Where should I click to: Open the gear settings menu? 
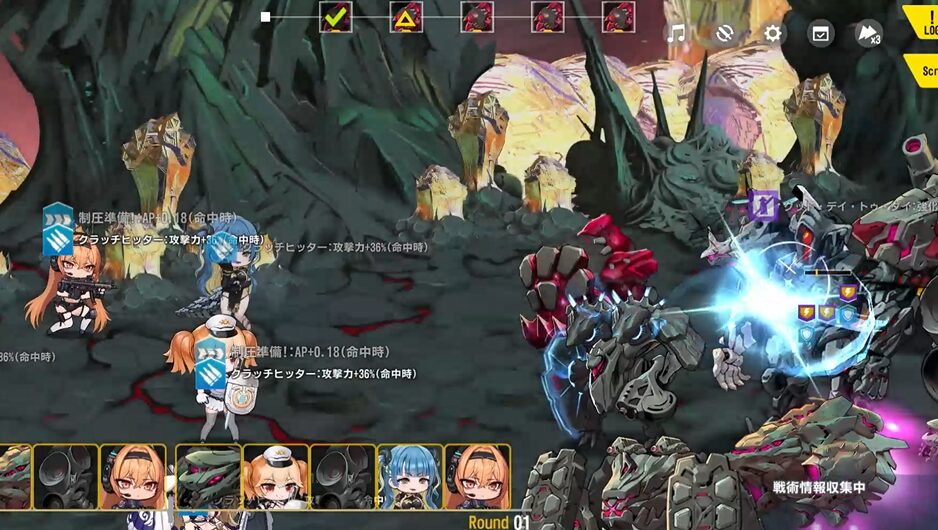click(x=773, y=33)
